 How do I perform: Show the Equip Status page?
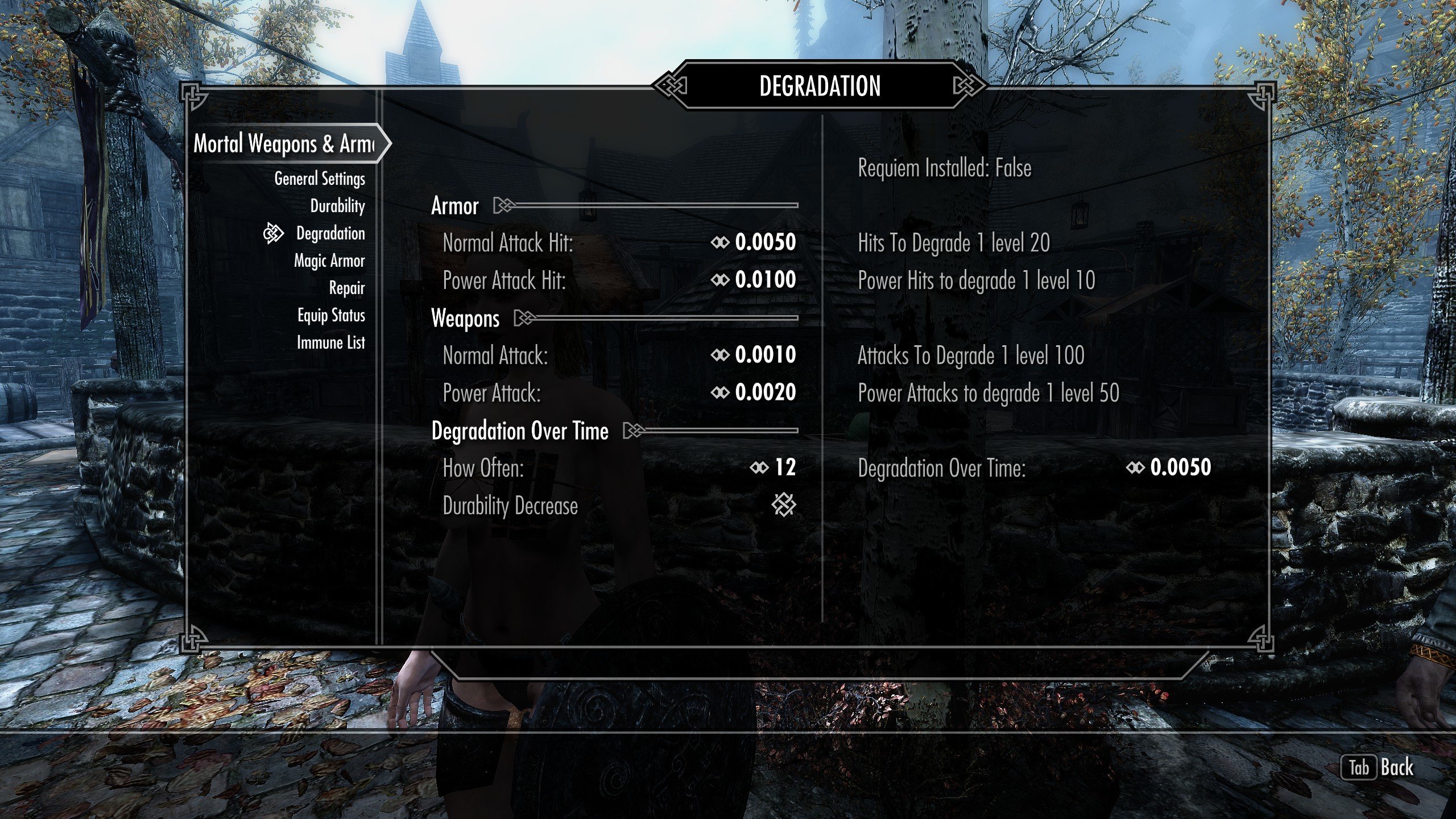click(x=331, y=315)
